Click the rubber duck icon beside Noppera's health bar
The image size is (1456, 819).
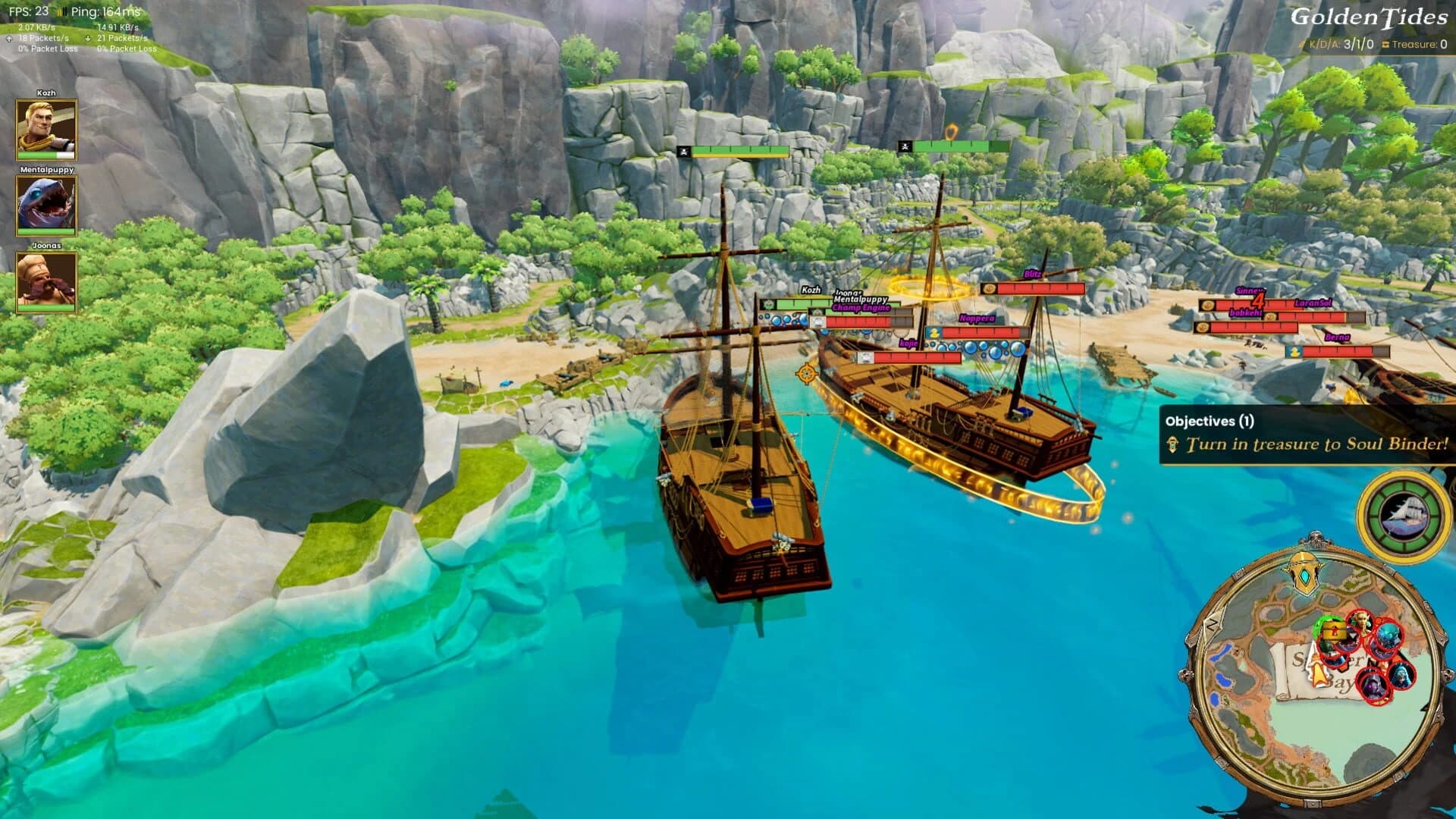coord(934,334)
